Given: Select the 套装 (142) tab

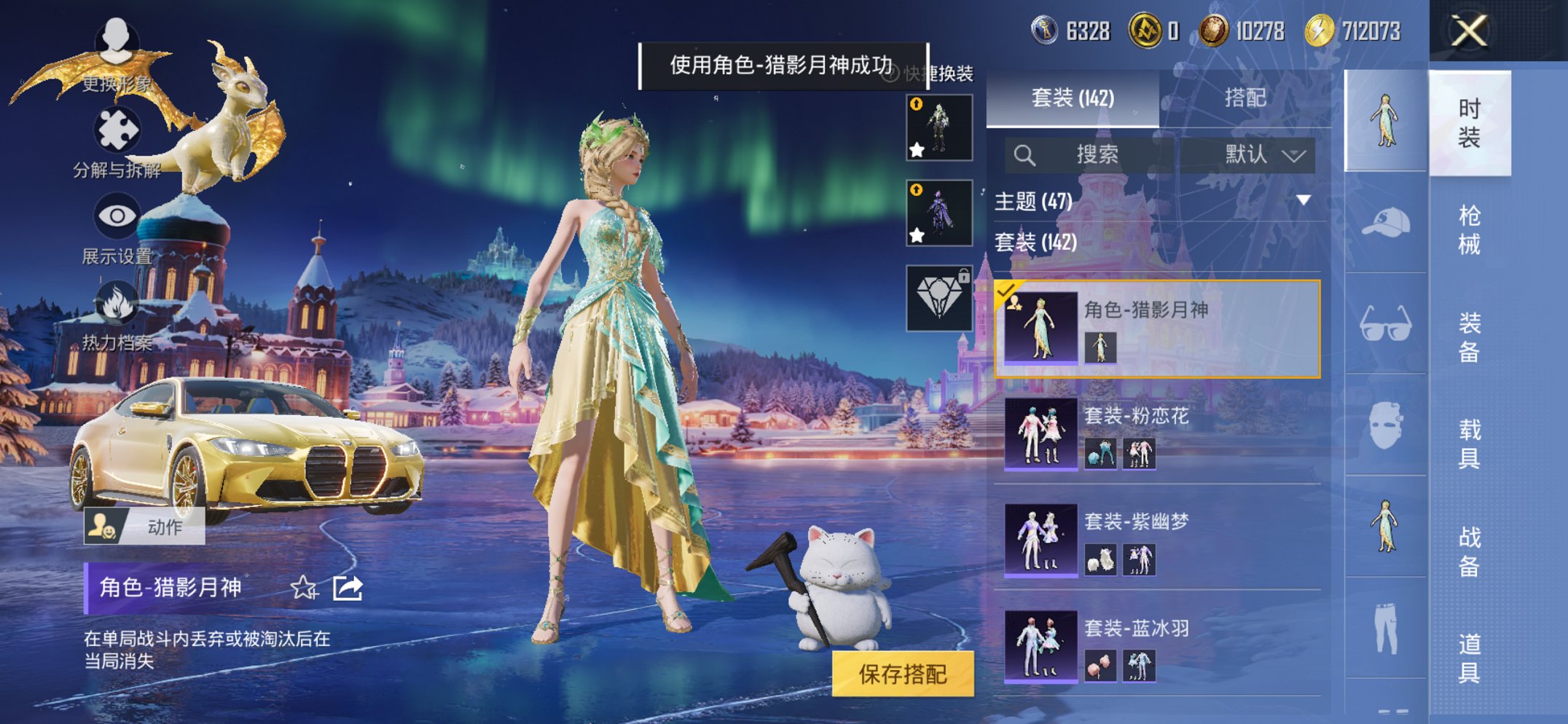Looking at the screenshot, I should point(1073,98).
